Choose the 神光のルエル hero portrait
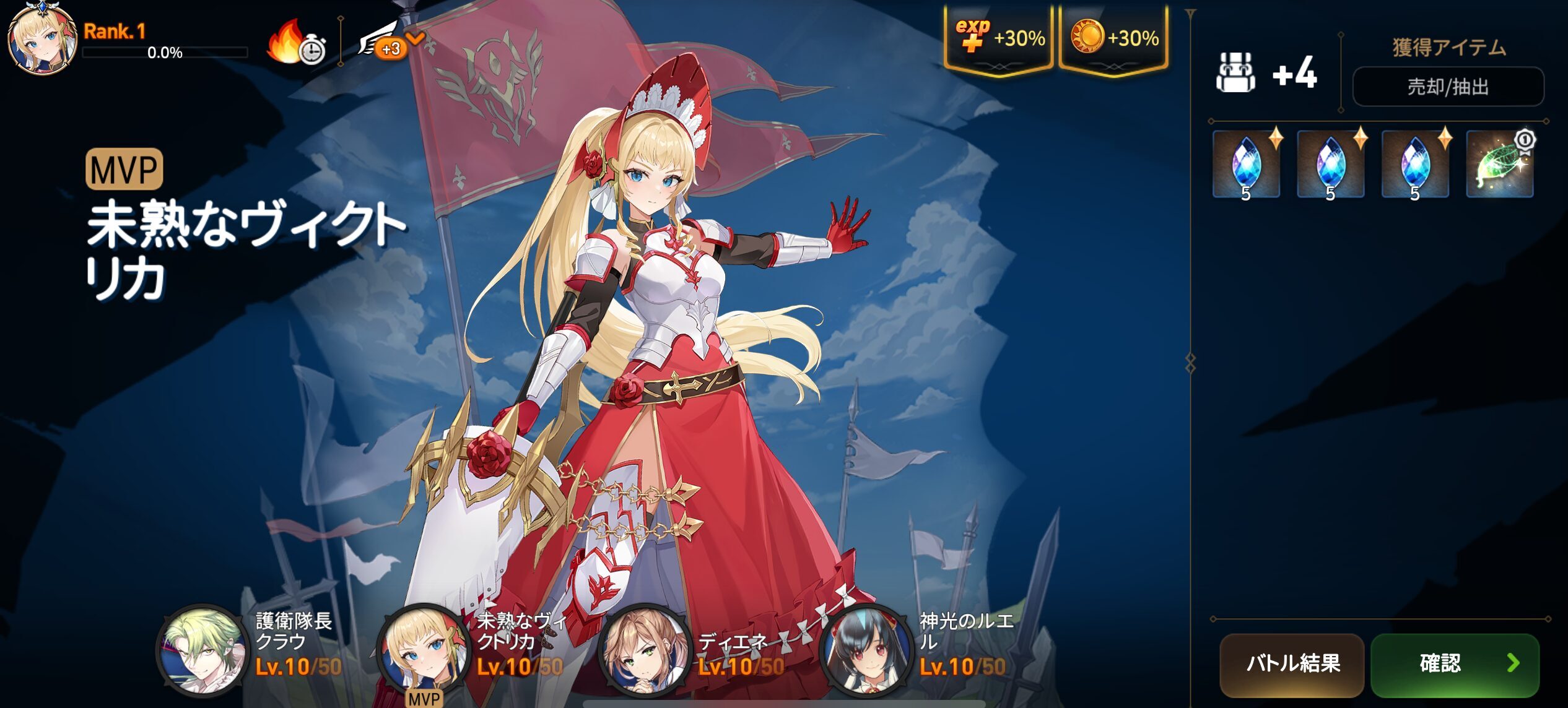 [x=865, y=649]
